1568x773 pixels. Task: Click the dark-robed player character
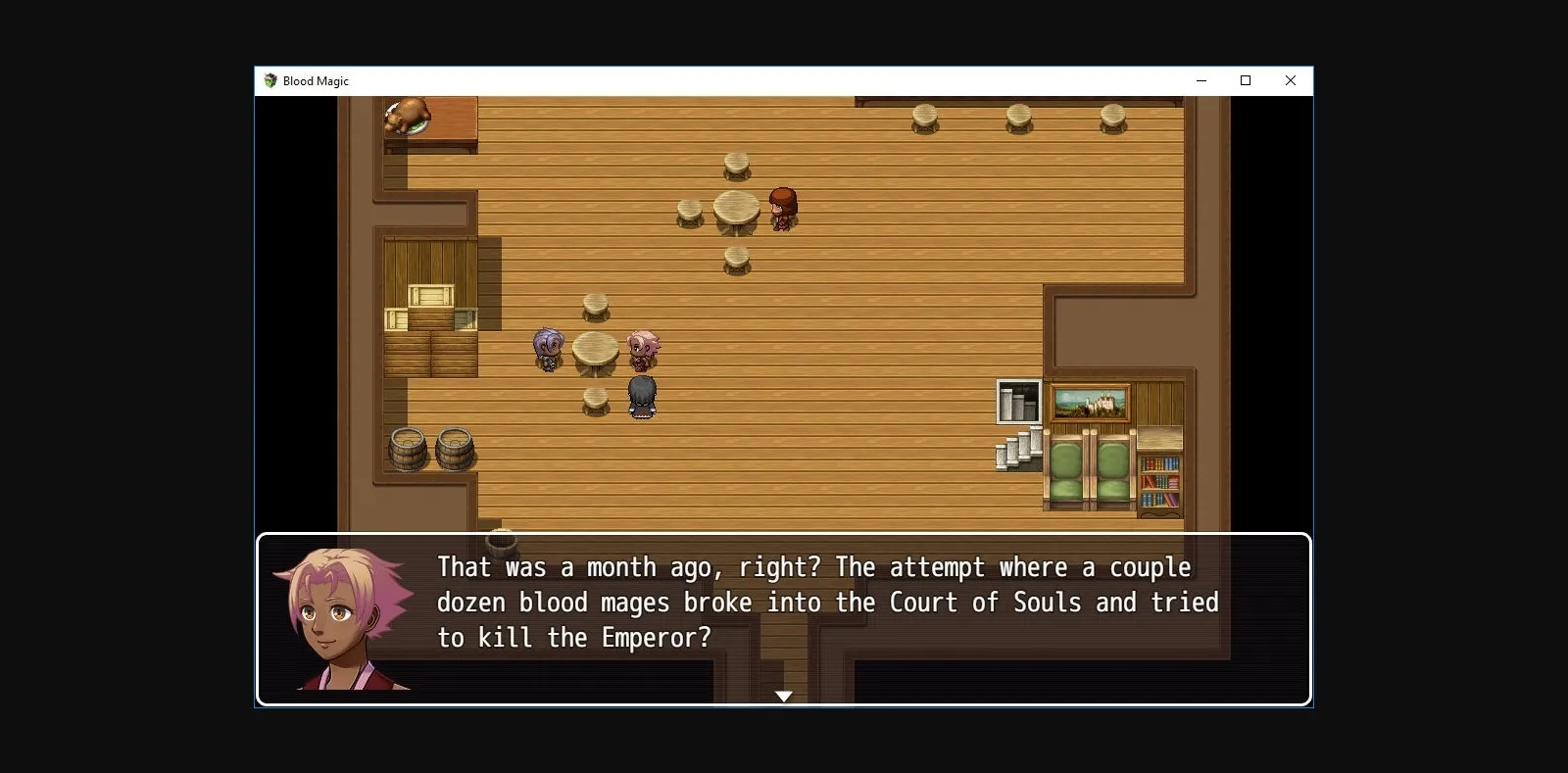[x=641, y=396]
